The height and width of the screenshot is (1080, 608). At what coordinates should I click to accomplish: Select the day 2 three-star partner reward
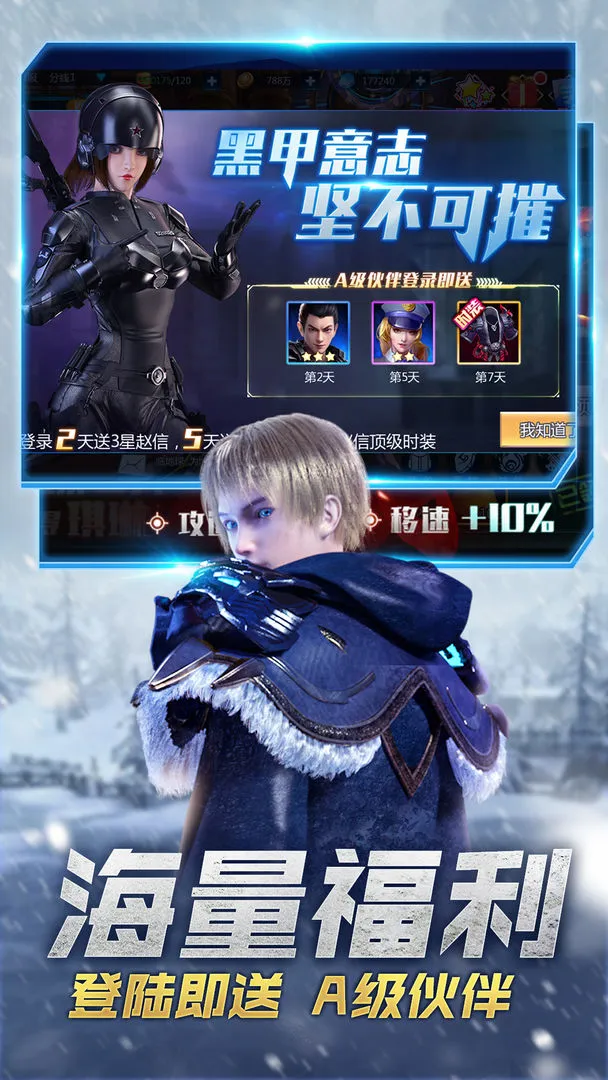pos(318,332)
